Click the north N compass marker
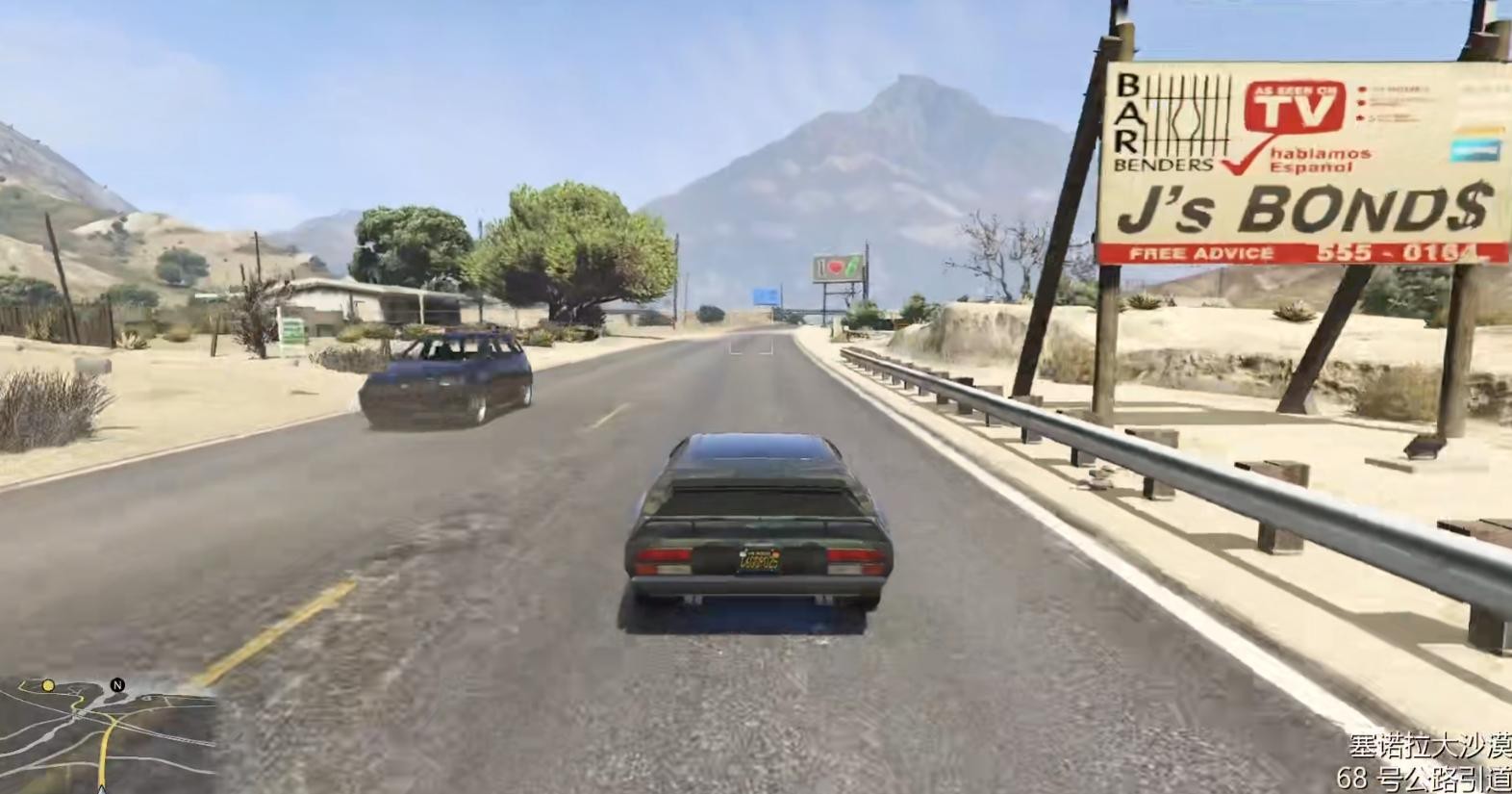1512x794 pixels. (117, 685)
